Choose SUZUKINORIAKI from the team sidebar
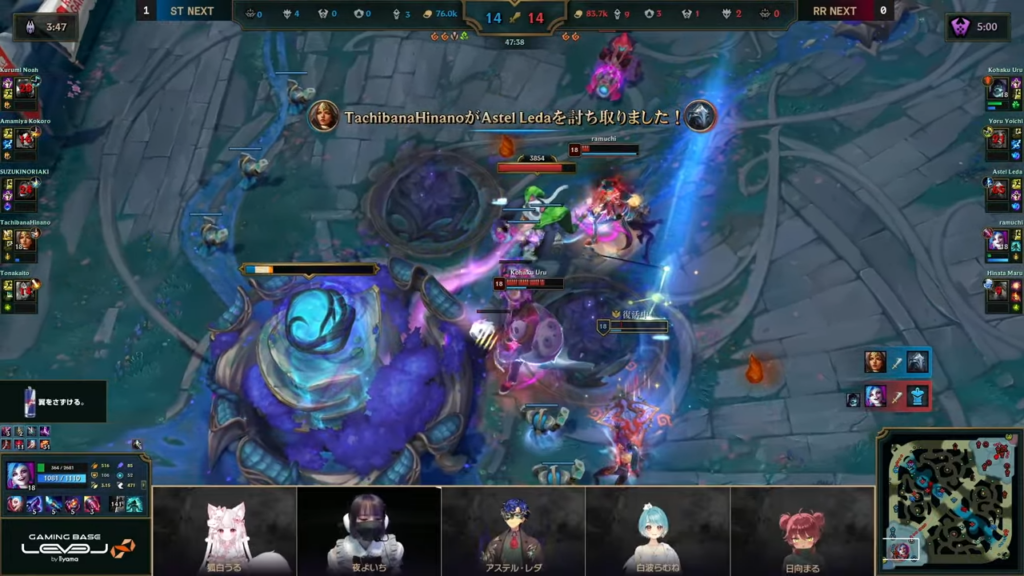This screenshot has height=576, width=1024. click(25, 190)
